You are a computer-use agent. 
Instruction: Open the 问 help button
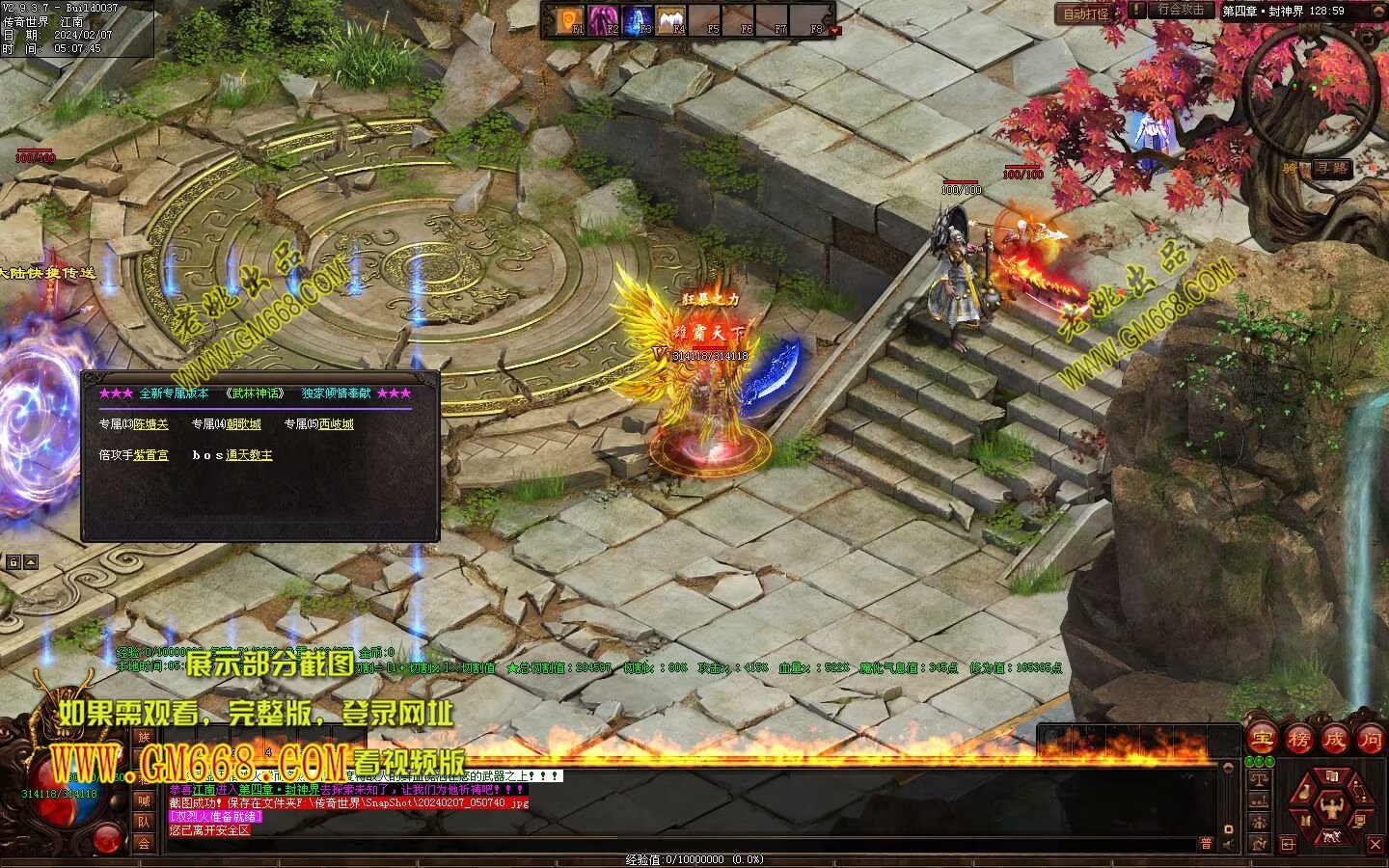(x=1371, y=740)
